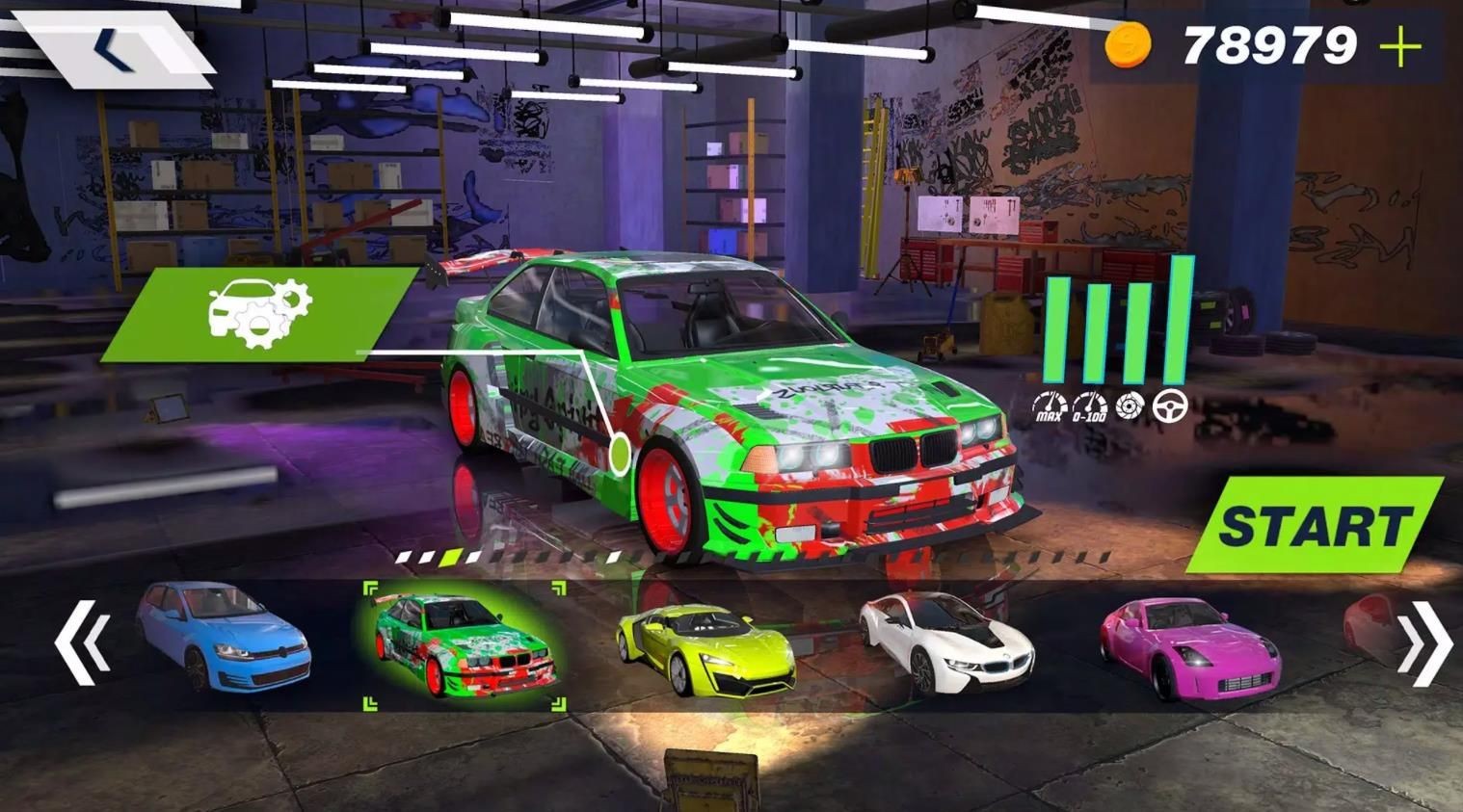This screenshot has height=812, width=1463.
Task: Hit the green START button
Action: [x=1315, y=525]
